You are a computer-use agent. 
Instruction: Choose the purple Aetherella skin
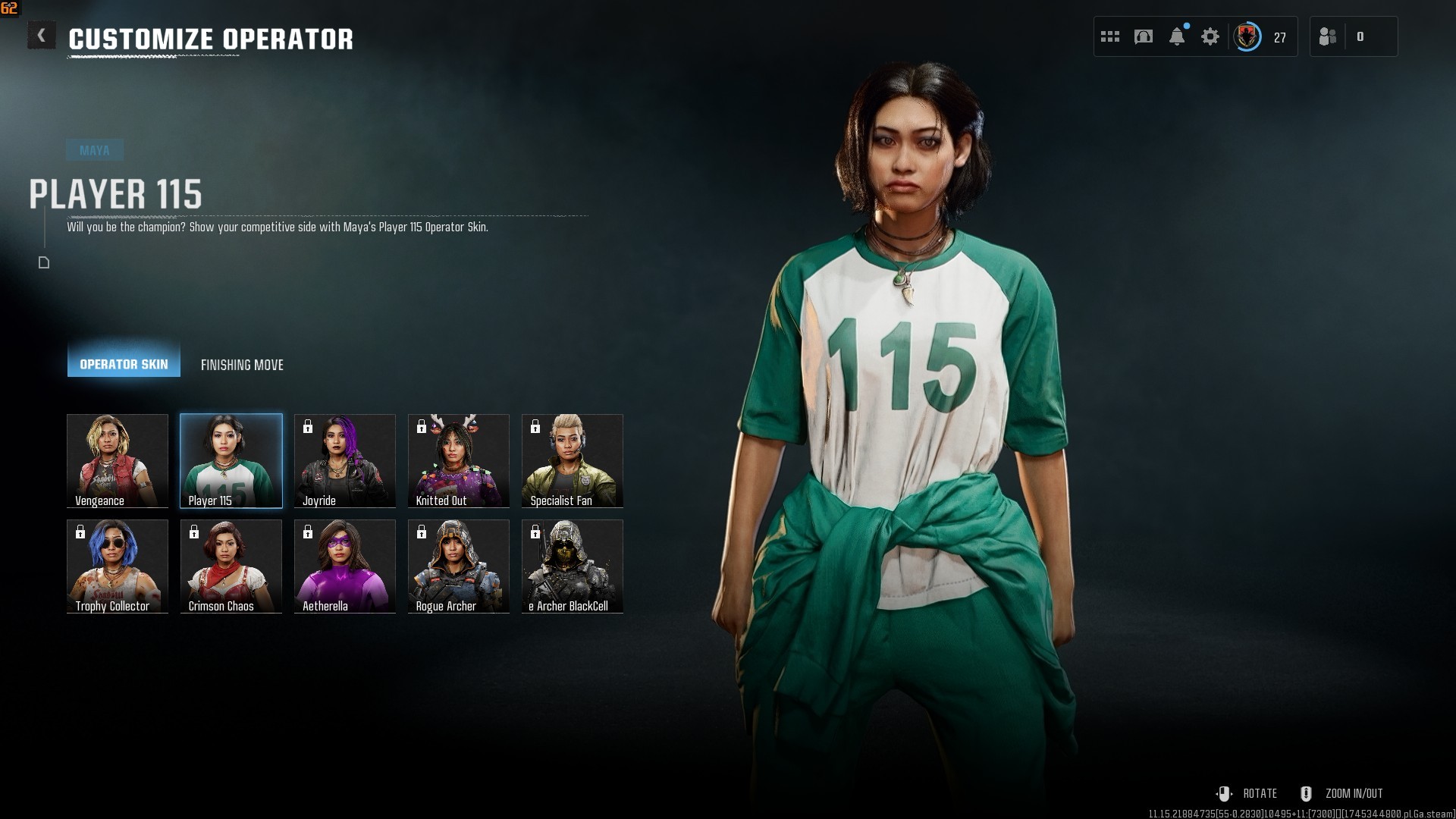click(345, 566)
